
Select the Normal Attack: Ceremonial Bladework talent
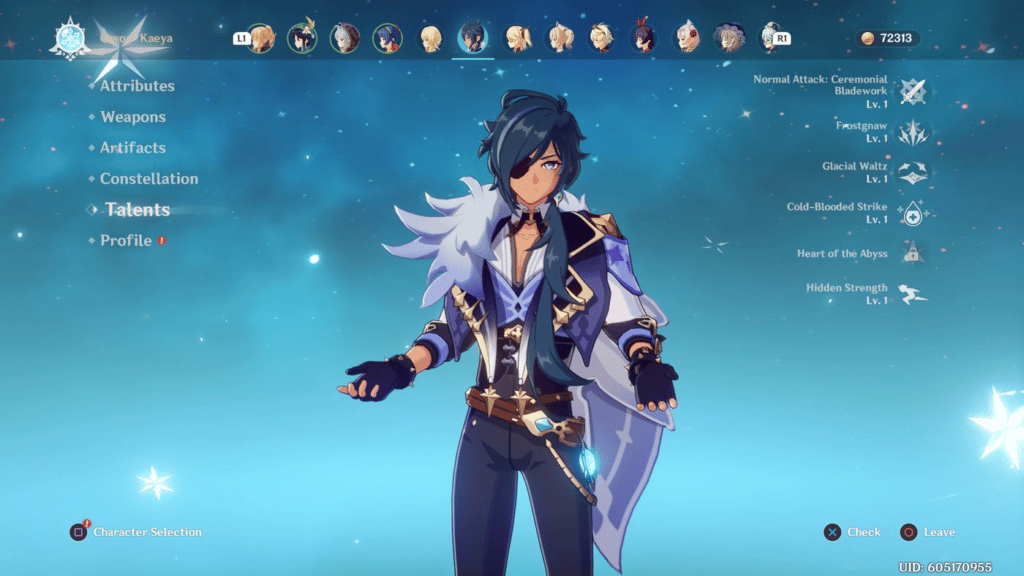(911, 92)
